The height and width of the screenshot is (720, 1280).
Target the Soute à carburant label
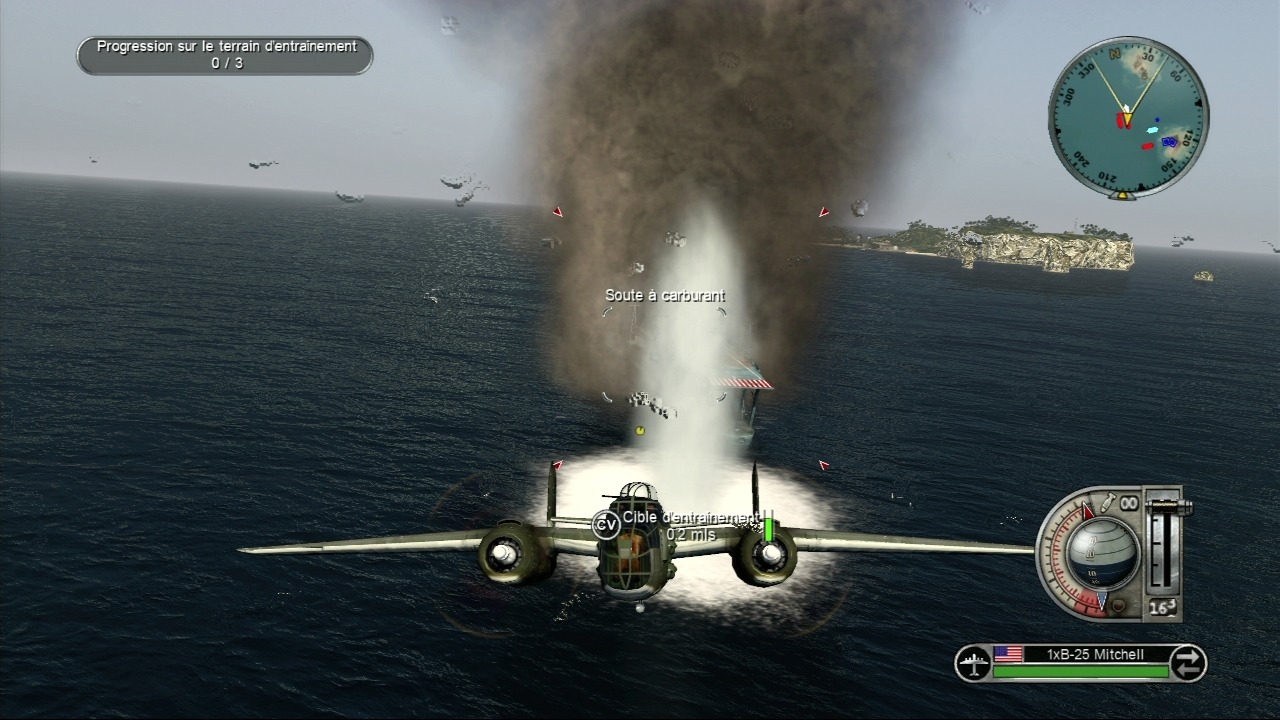665,296
